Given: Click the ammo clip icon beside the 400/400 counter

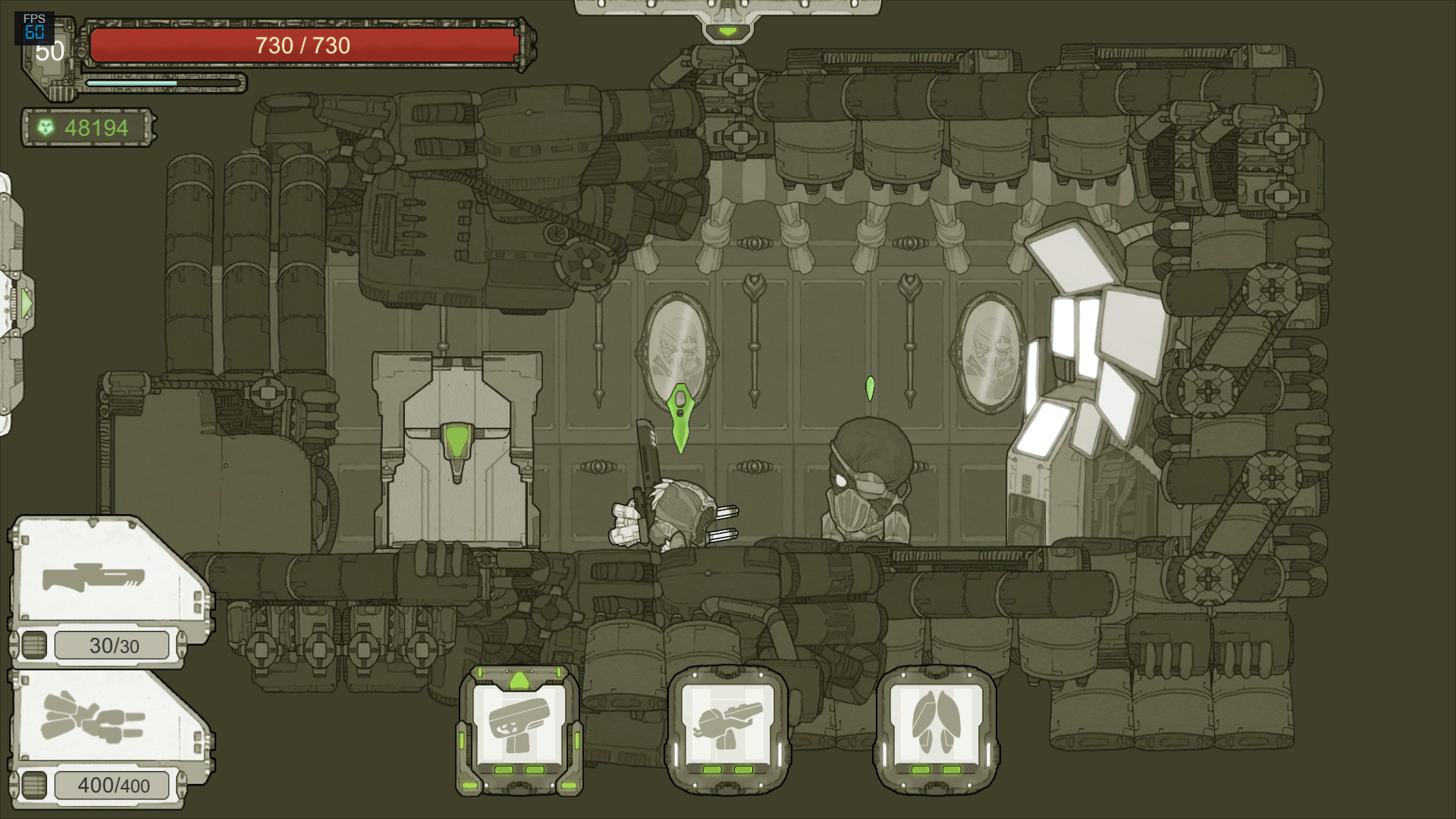Looking at the screenshot, I should coord(36,785).
